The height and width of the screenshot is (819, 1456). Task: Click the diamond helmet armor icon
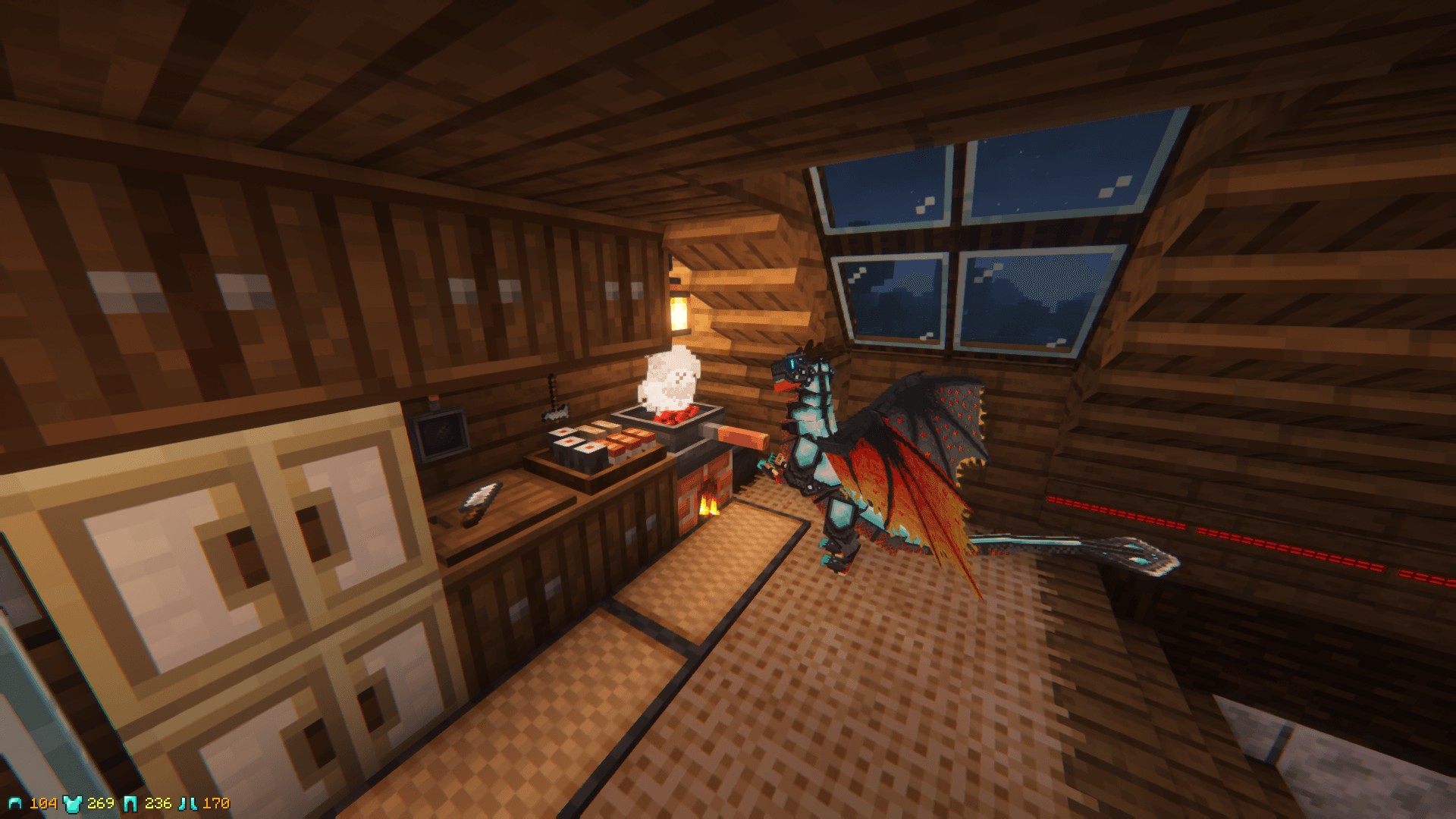(x=15, y=804)
